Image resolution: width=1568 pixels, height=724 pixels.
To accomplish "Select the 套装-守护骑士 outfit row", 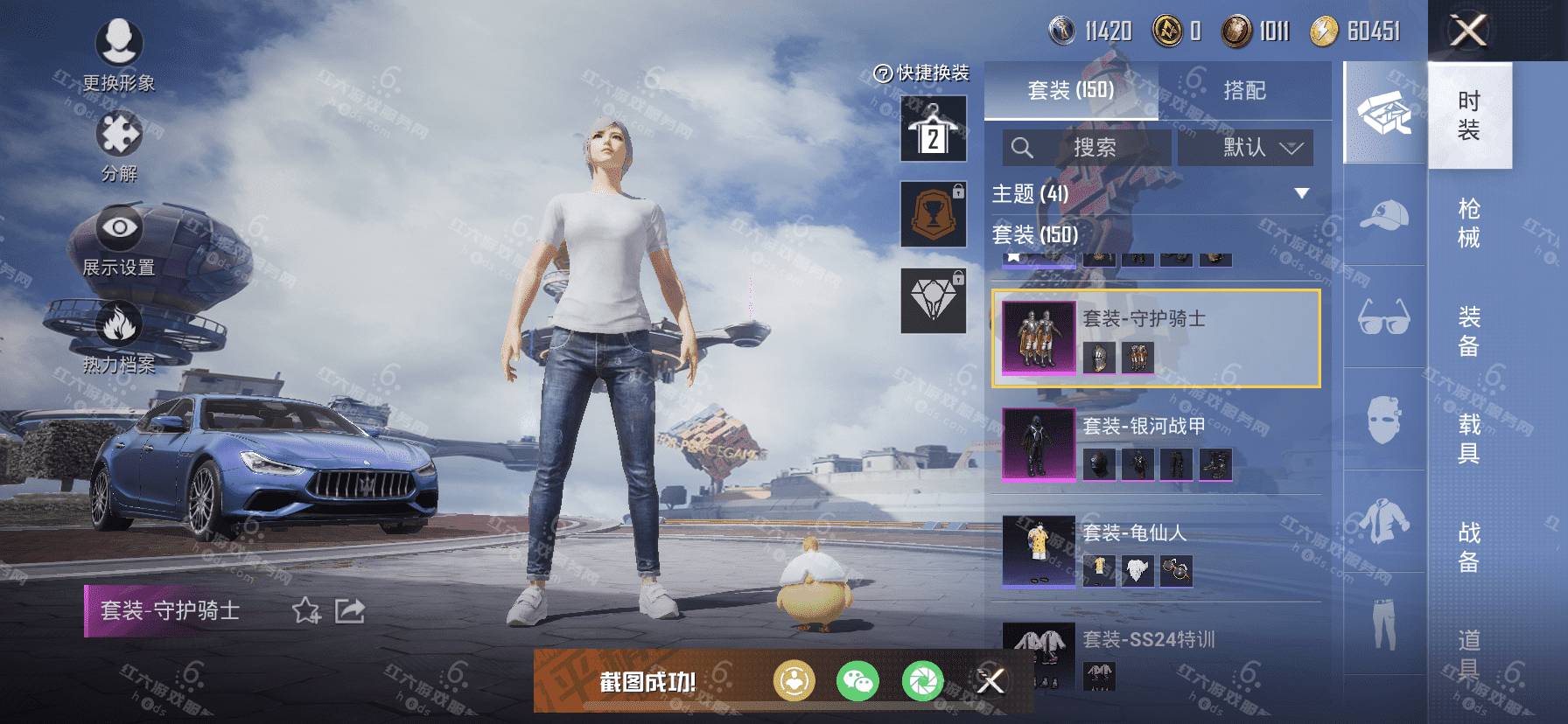I will [x=1156, y=338].
